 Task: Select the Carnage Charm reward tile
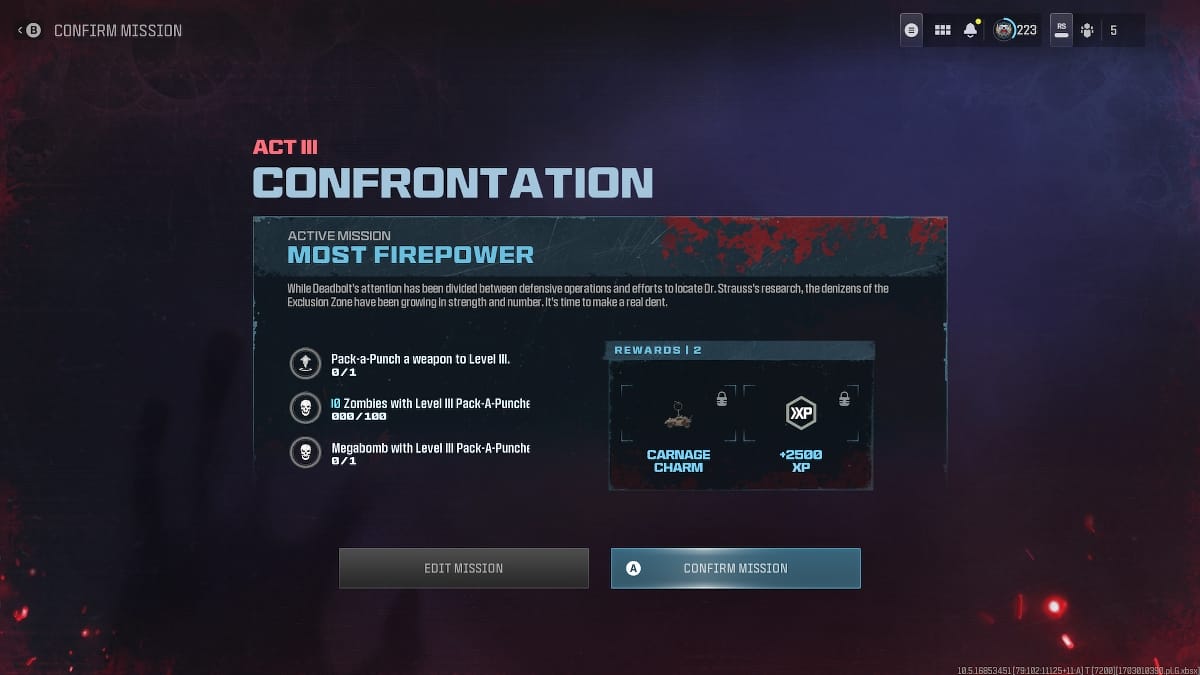click(678, 426)
